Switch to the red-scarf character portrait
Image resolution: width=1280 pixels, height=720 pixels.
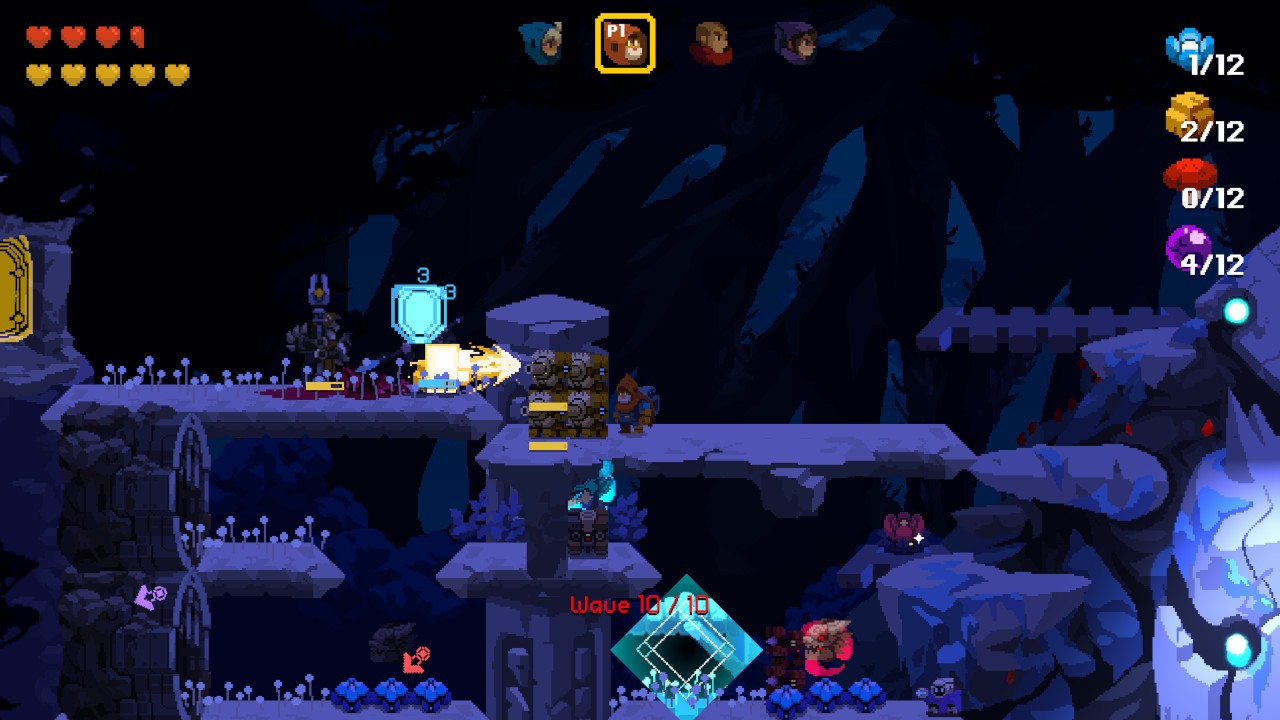[x=711, y=43]
